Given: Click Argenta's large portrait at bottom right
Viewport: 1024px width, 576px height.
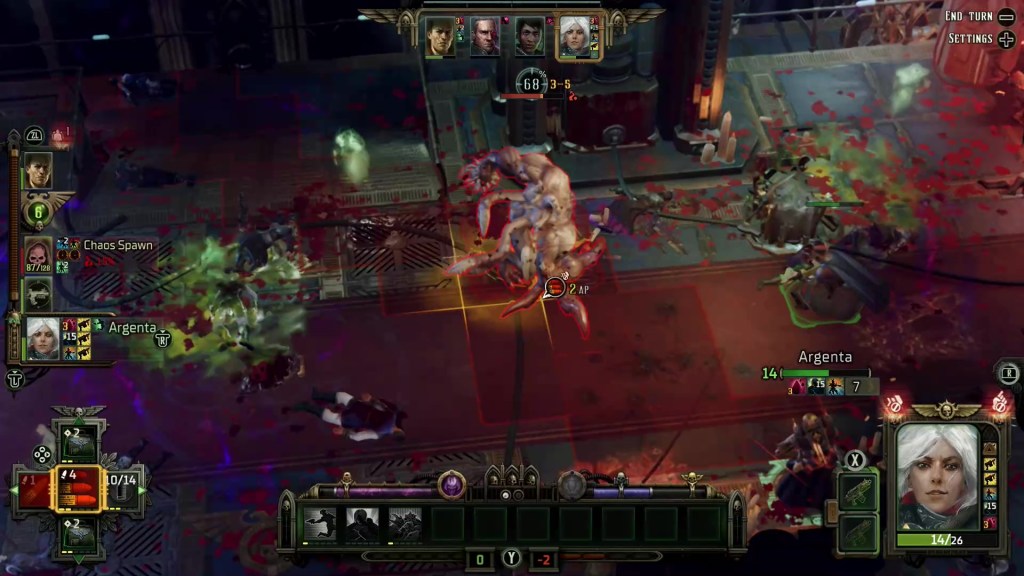Looking at the screenshot, I should [x=937, y=476].
